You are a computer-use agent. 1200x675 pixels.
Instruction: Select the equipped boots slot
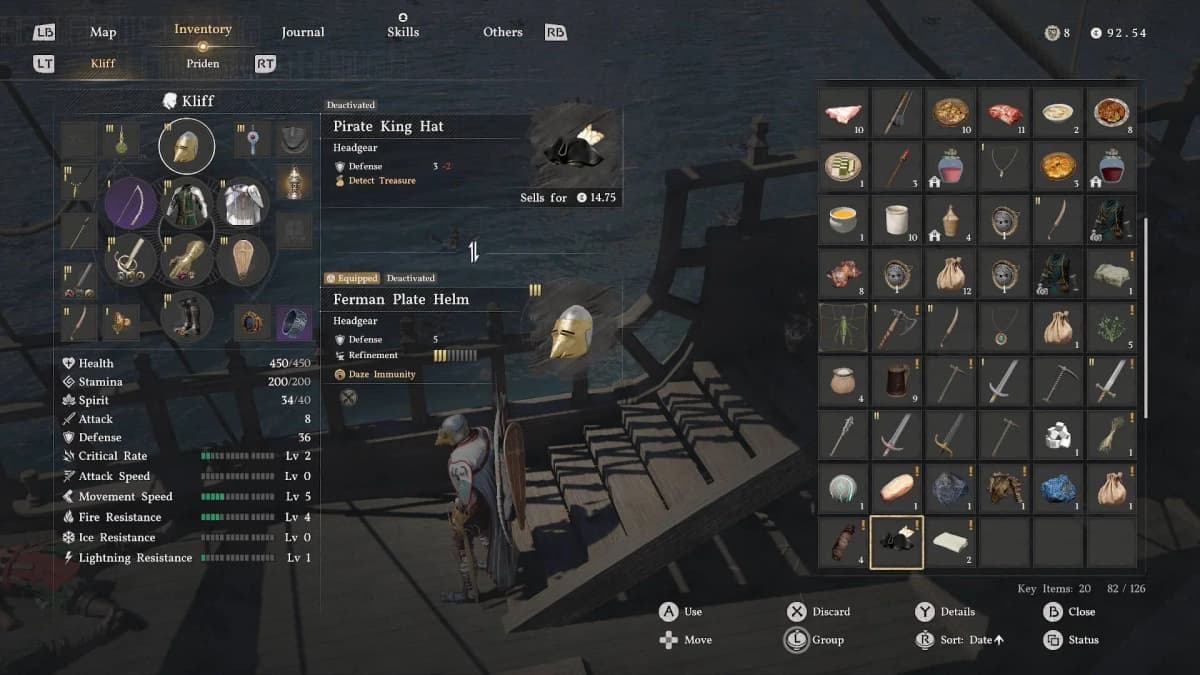(x=186, y=316)
